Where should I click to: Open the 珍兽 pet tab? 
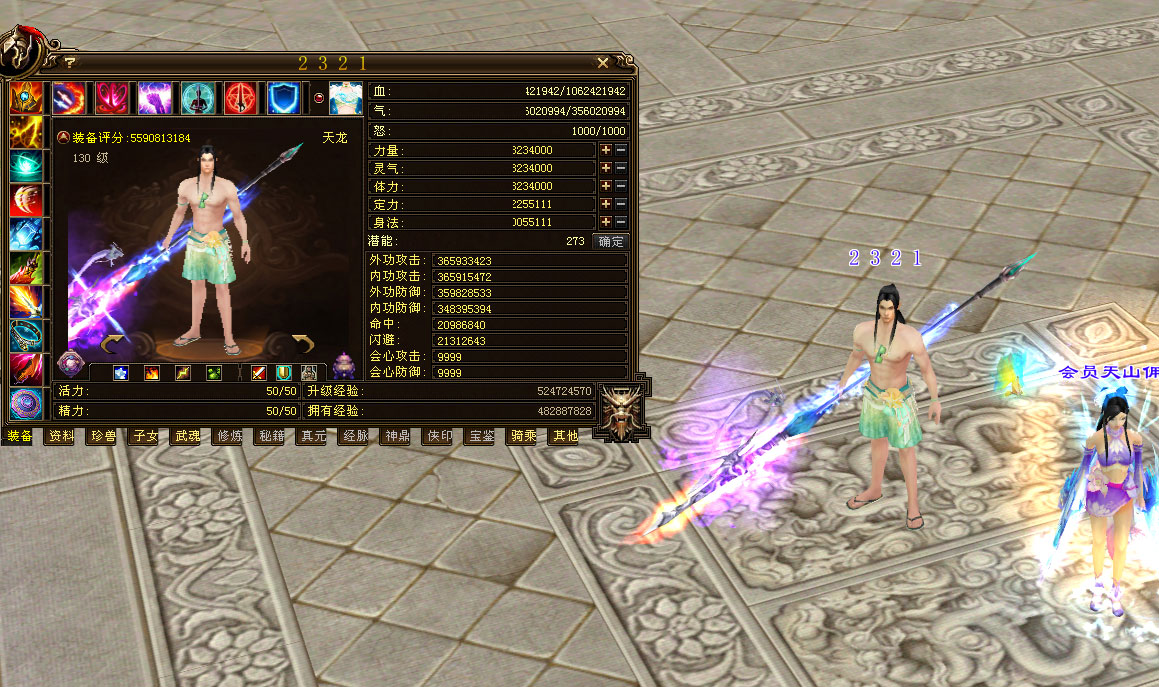point(104,436)
